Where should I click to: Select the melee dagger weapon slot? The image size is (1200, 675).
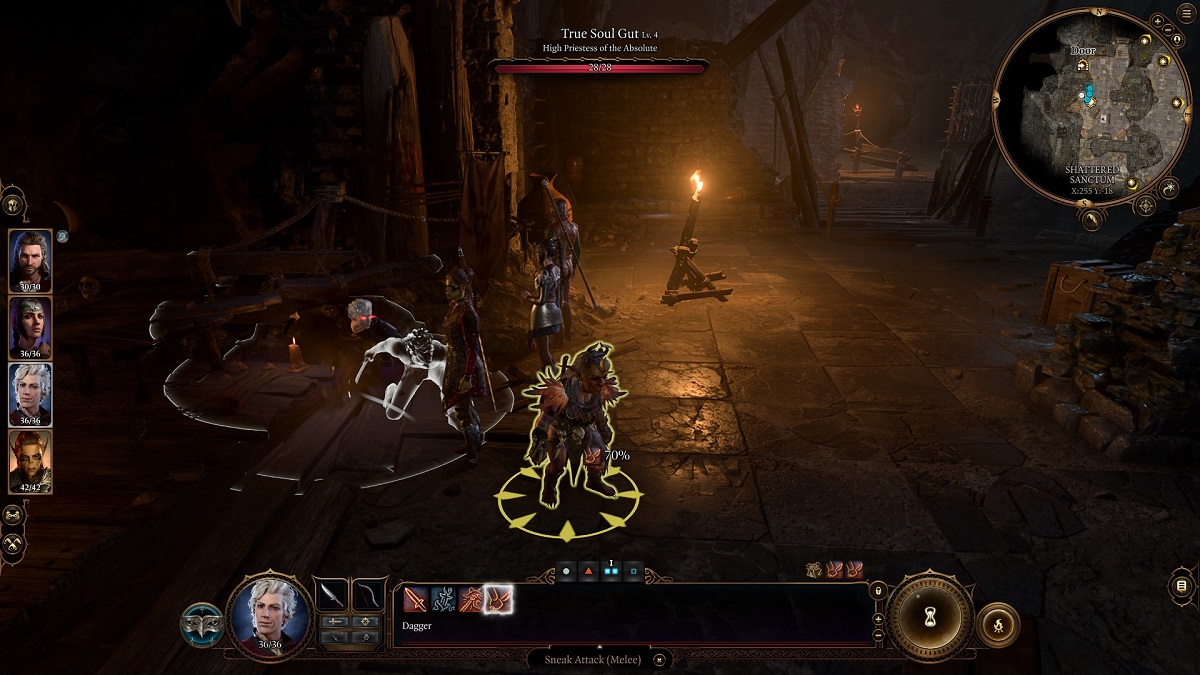pos(331,596)
